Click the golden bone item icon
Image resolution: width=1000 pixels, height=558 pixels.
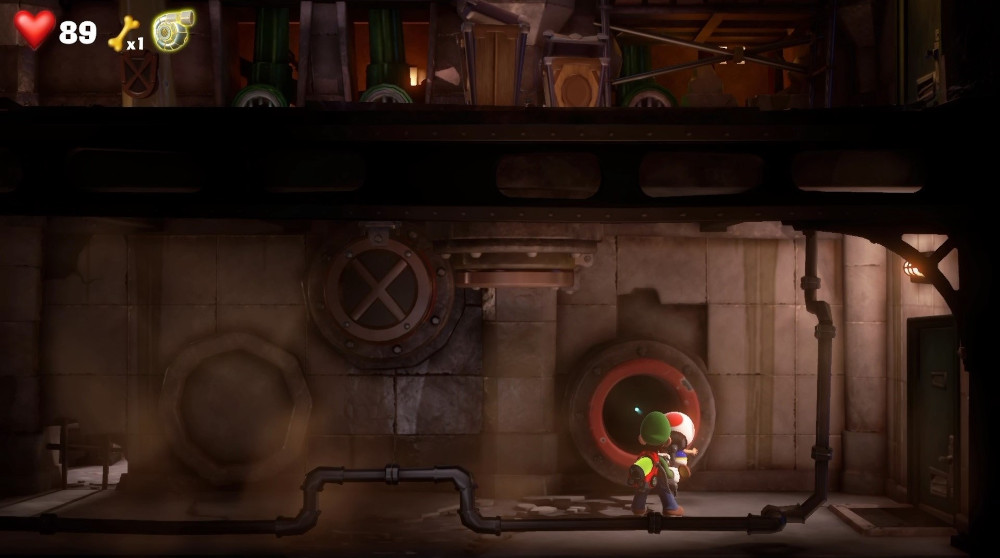coord(122,32)
